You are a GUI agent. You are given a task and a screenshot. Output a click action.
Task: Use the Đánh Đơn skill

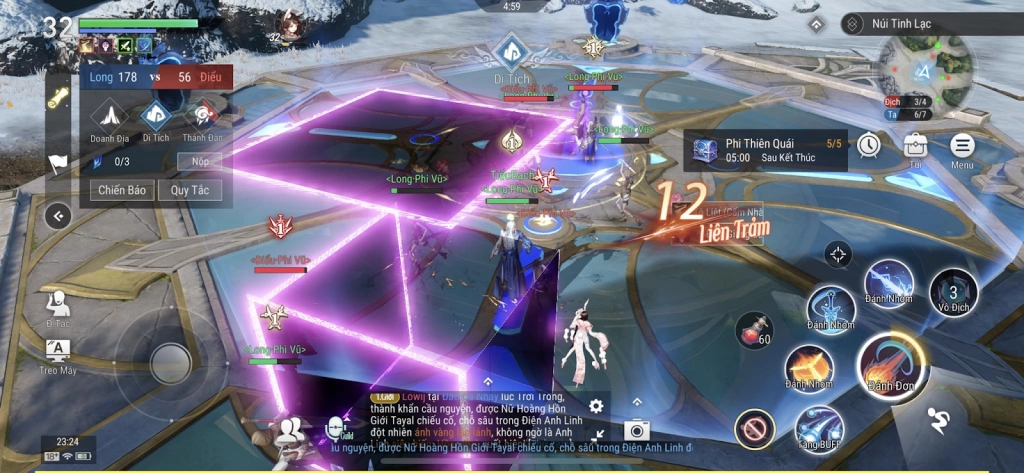[884, 362]
